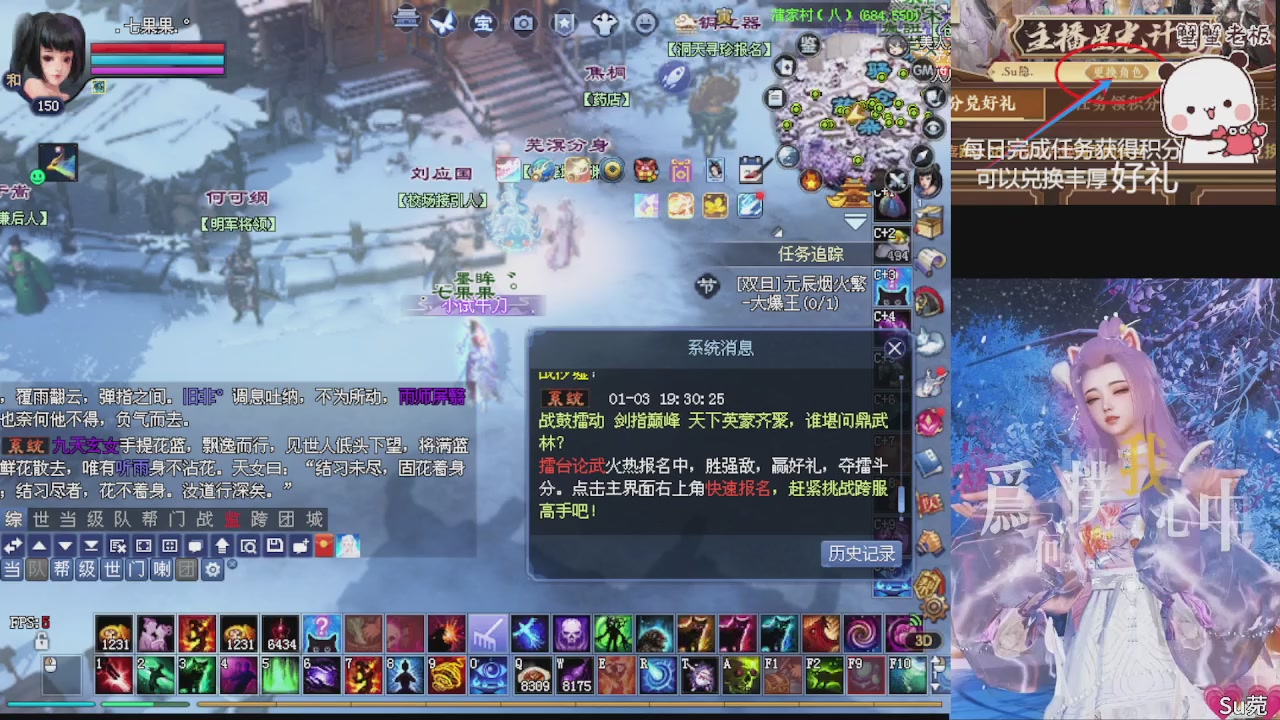Toggle the 喇 megaphone channel filter
Viewport: 1280px width, 720px height.
click(x=161, y=570)
